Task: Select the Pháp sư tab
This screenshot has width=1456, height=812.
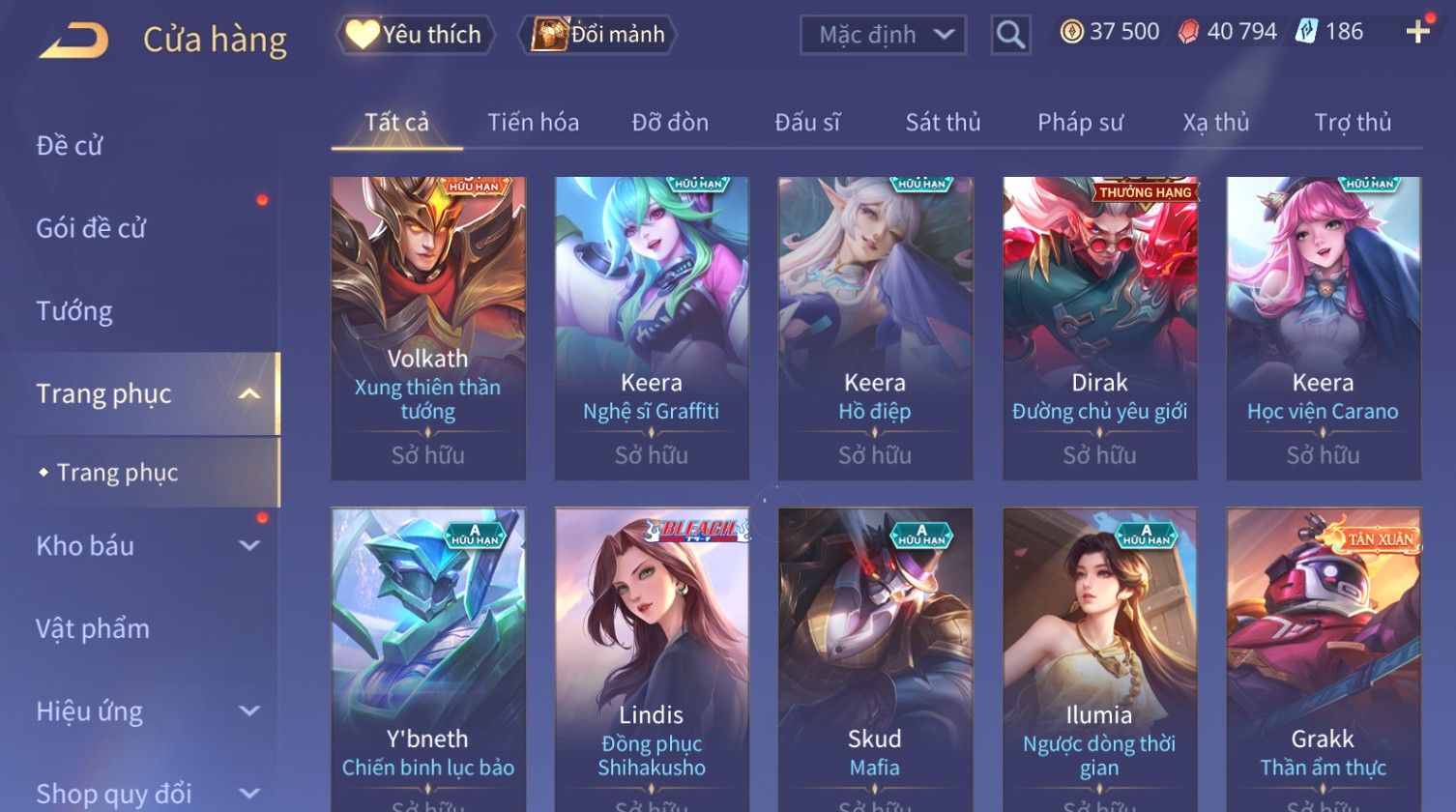Action: 1080,123
